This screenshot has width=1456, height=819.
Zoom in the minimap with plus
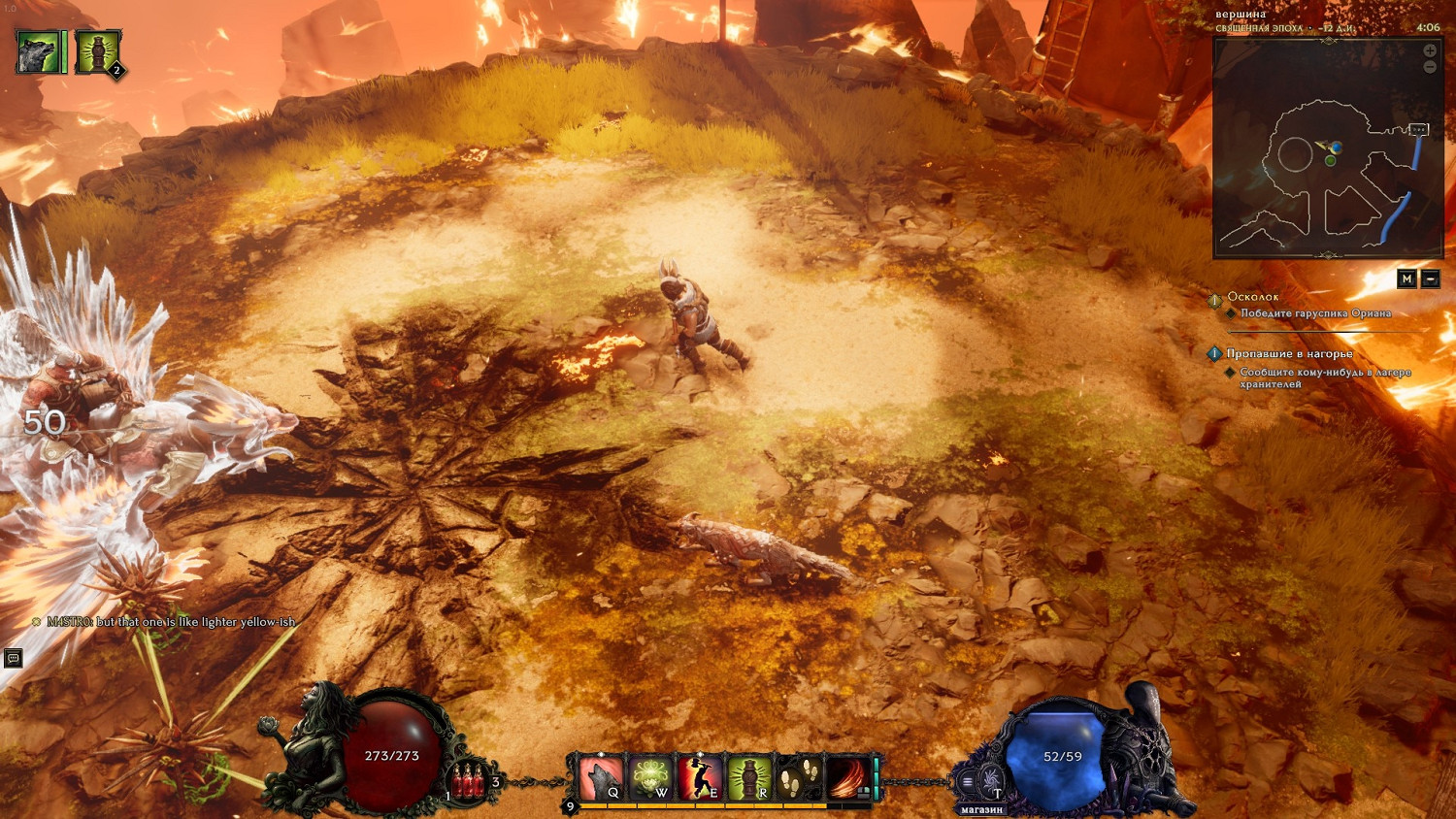(x=1430, y=50)
